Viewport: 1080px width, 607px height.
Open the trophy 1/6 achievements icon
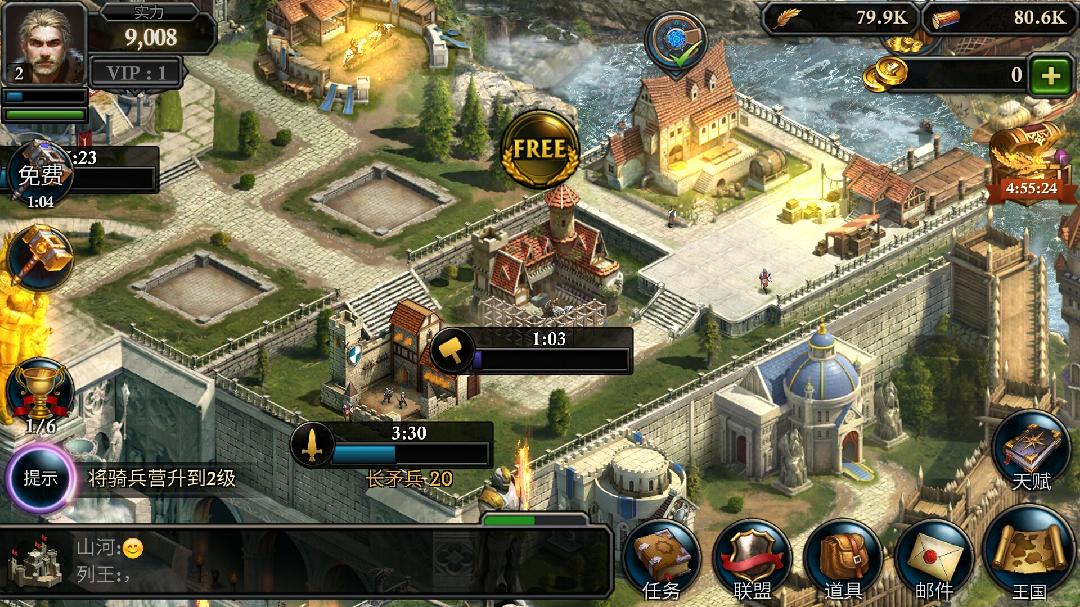click(x=40, y=393)
